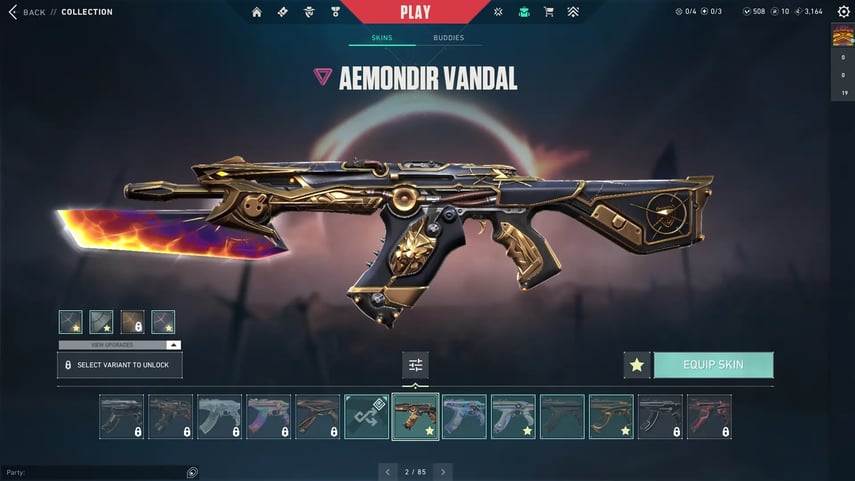Start matchmaking with the PLAY button
The width and height of the screenshot is (855, 481).
coord(415,12)
